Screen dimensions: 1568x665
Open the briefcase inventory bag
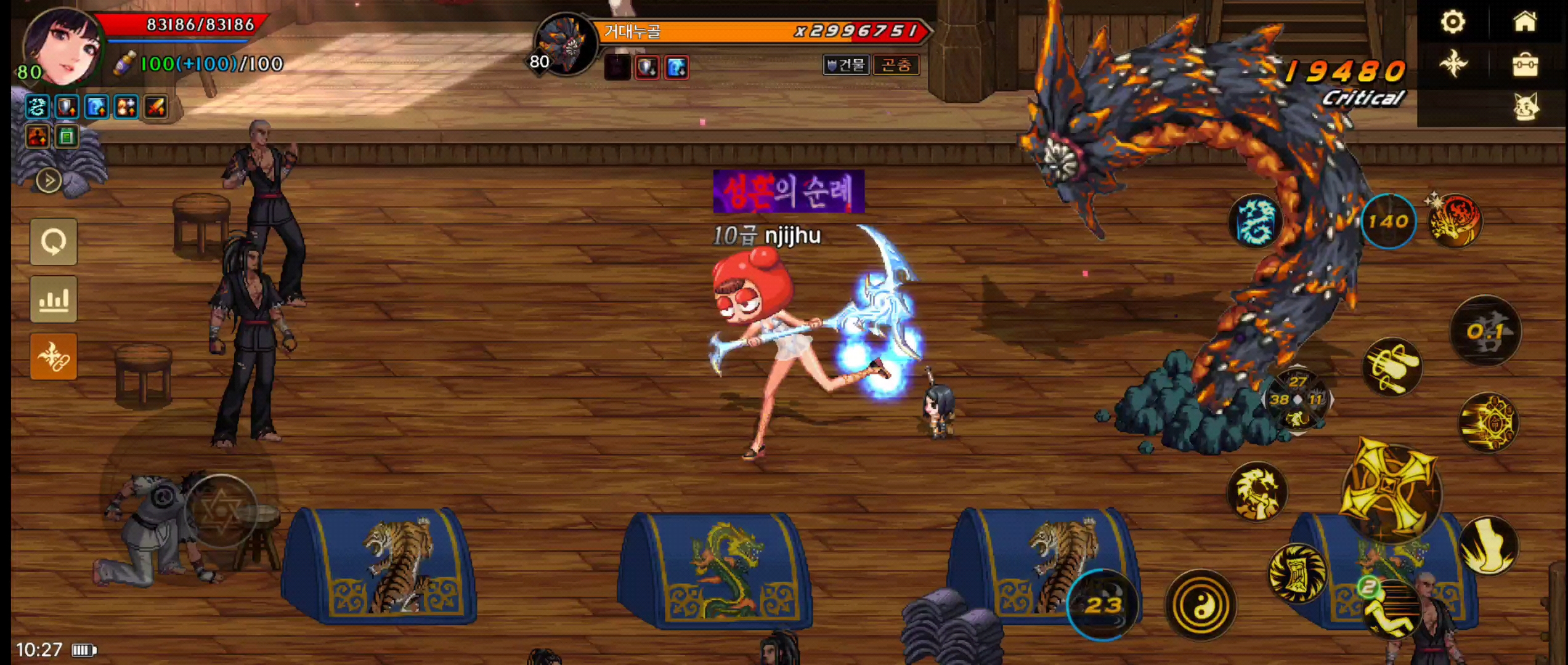click(x=1525, y=65)
